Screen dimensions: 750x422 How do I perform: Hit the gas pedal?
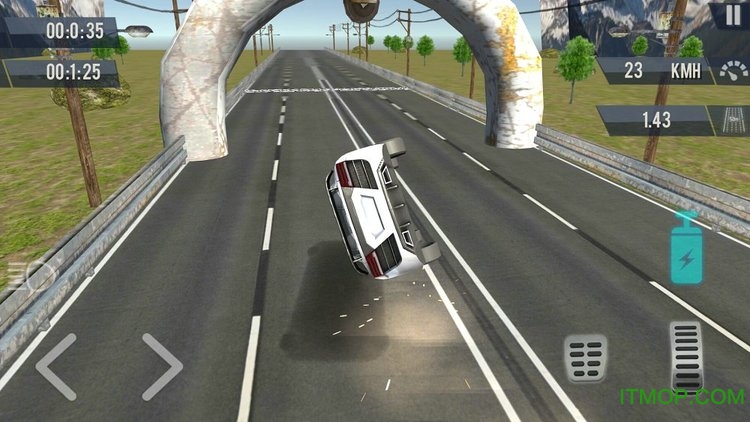(x=686, y=357)
